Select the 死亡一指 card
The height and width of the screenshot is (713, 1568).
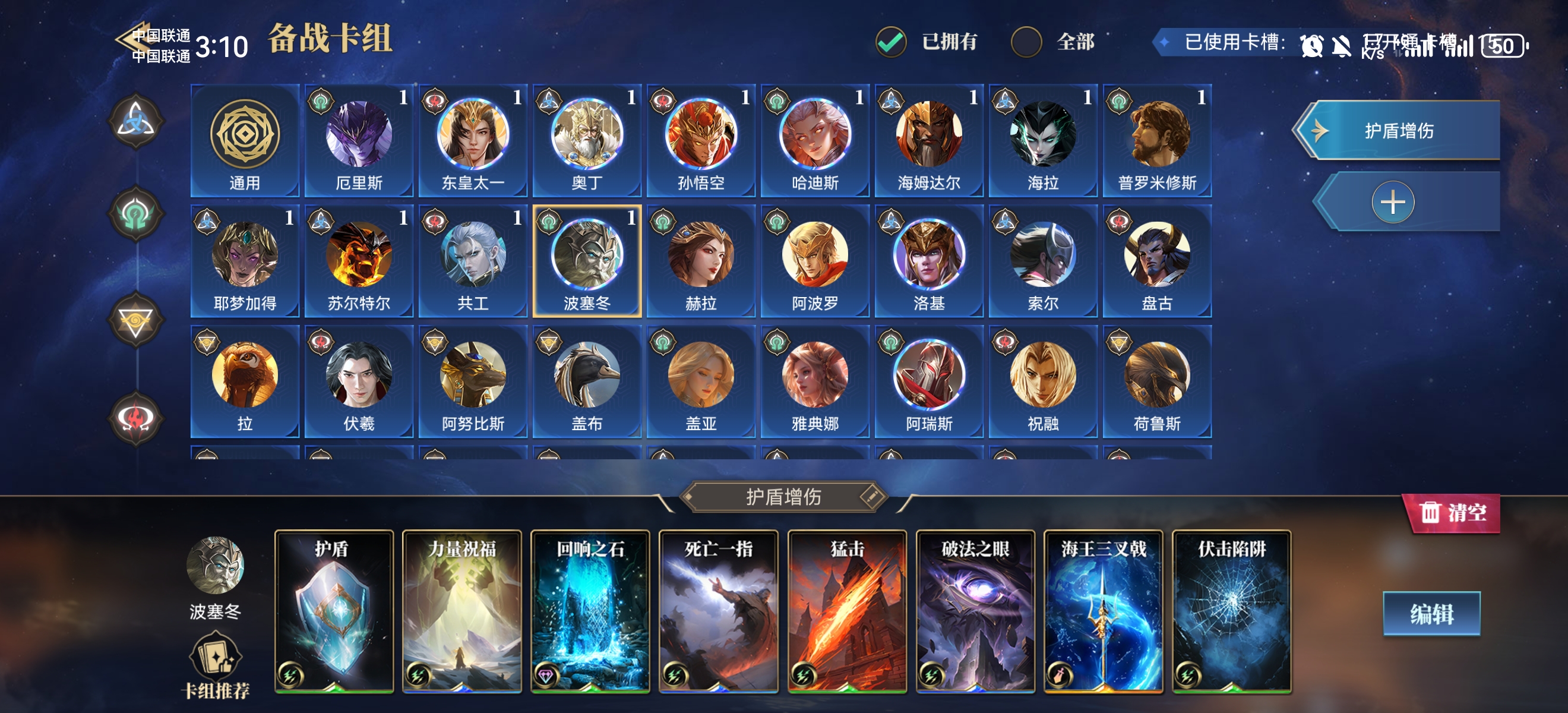point(718,611)
